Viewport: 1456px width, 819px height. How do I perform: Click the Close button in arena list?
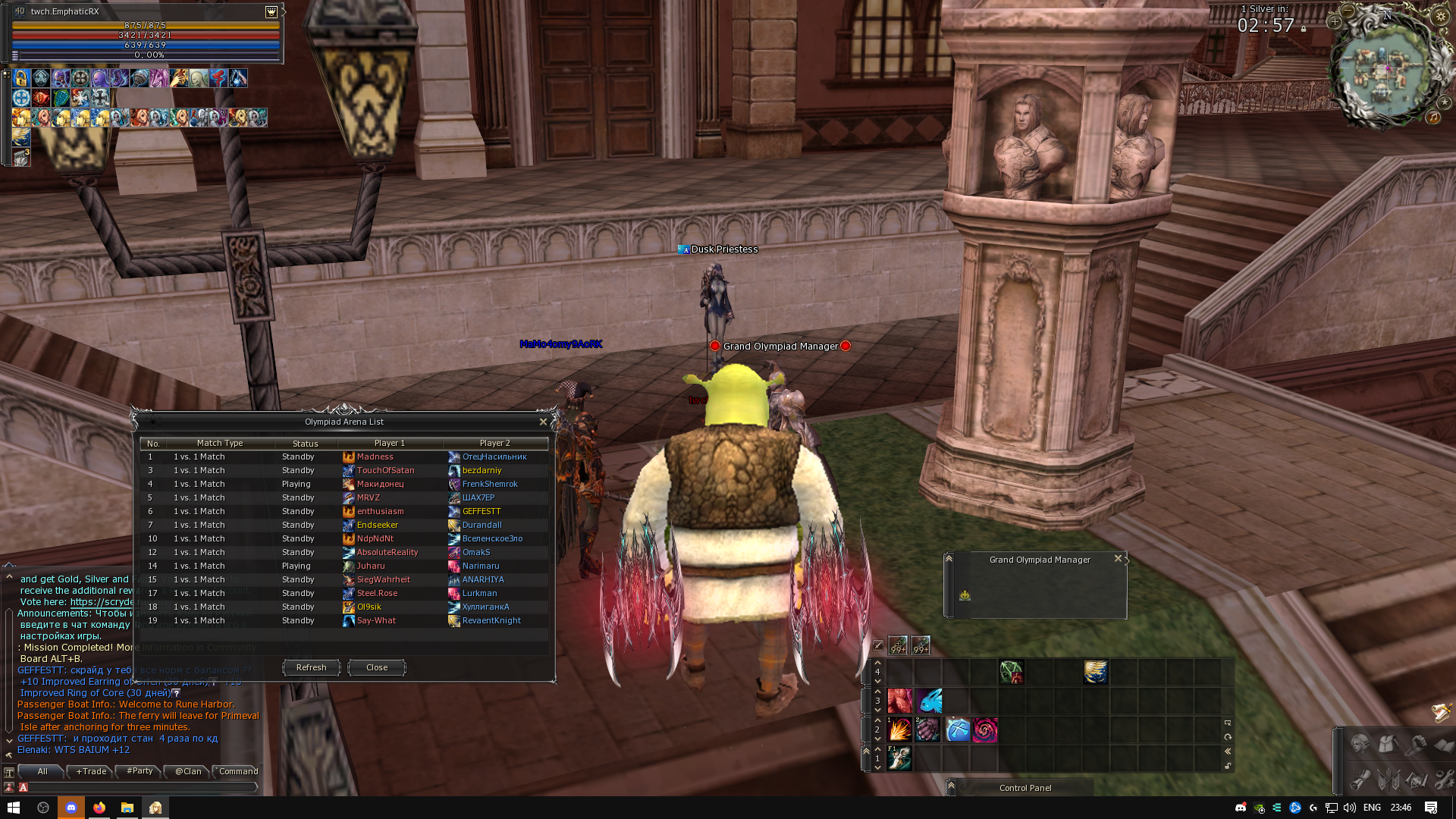click(376, 667)
